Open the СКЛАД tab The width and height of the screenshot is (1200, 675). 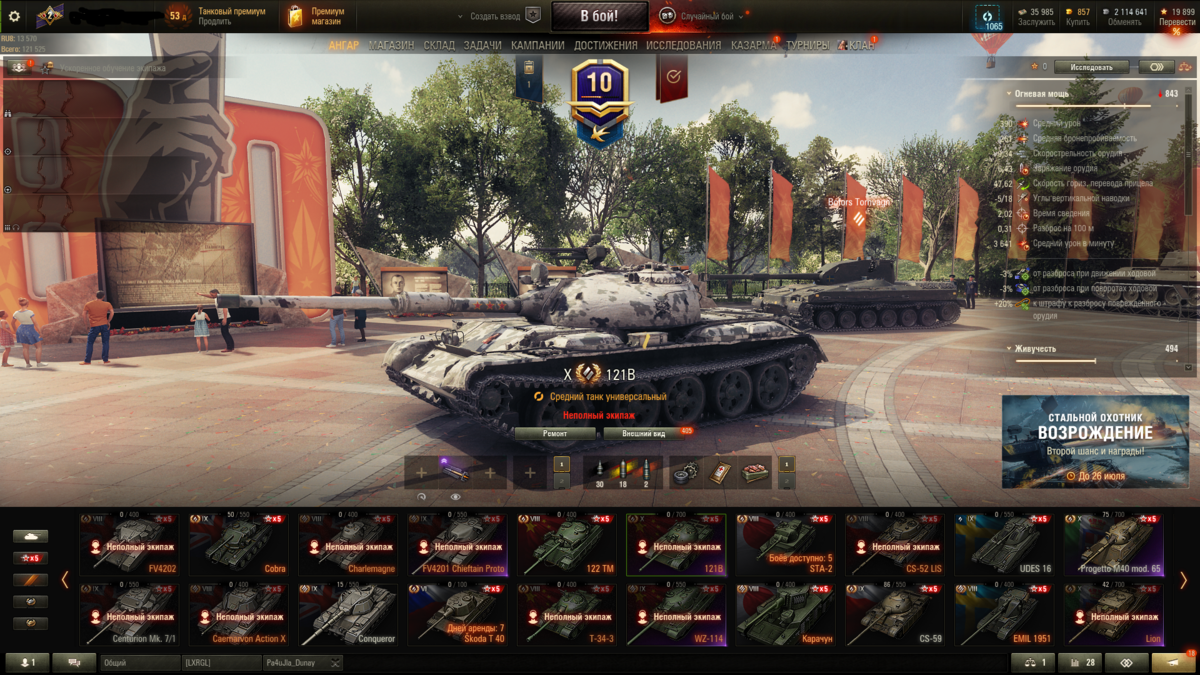click(439, 45)
